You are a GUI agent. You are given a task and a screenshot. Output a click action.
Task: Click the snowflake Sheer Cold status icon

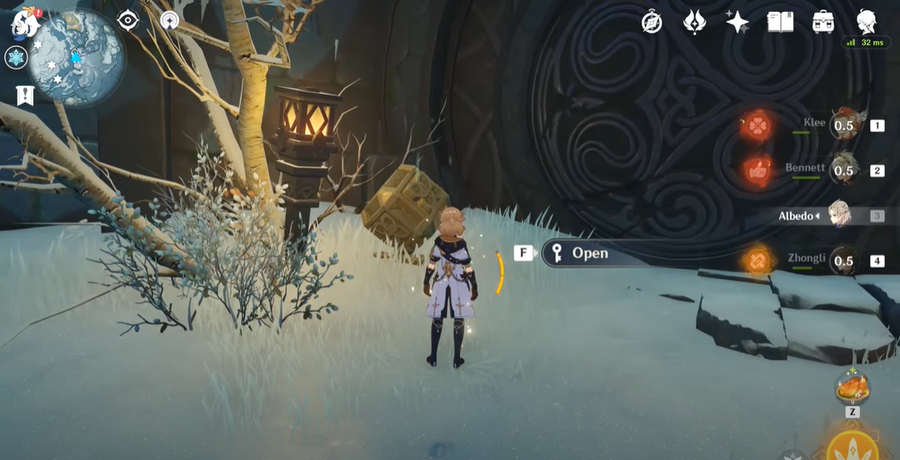(x=17, y=57)
